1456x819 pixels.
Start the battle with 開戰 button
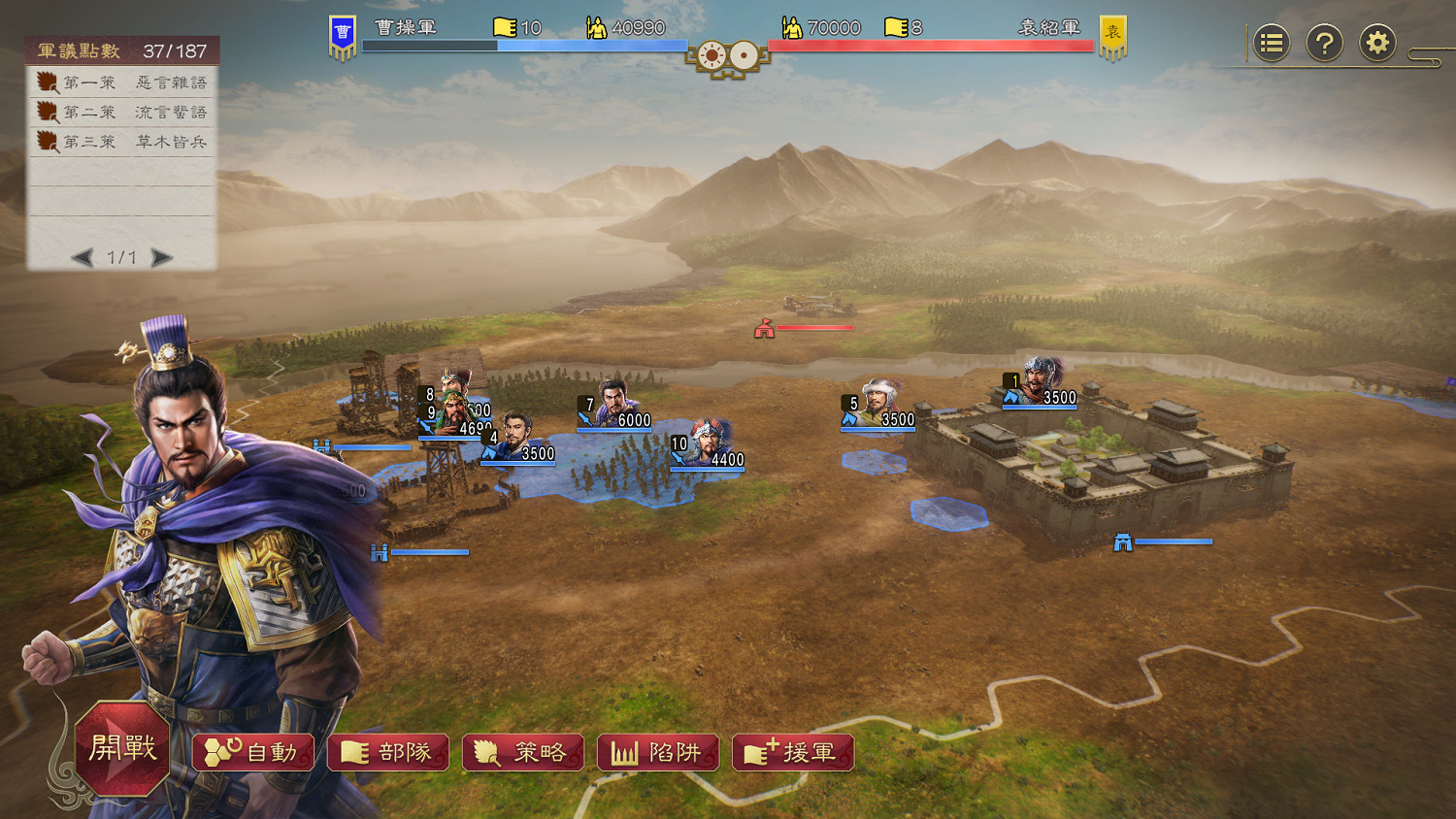(x=122, y=748)
